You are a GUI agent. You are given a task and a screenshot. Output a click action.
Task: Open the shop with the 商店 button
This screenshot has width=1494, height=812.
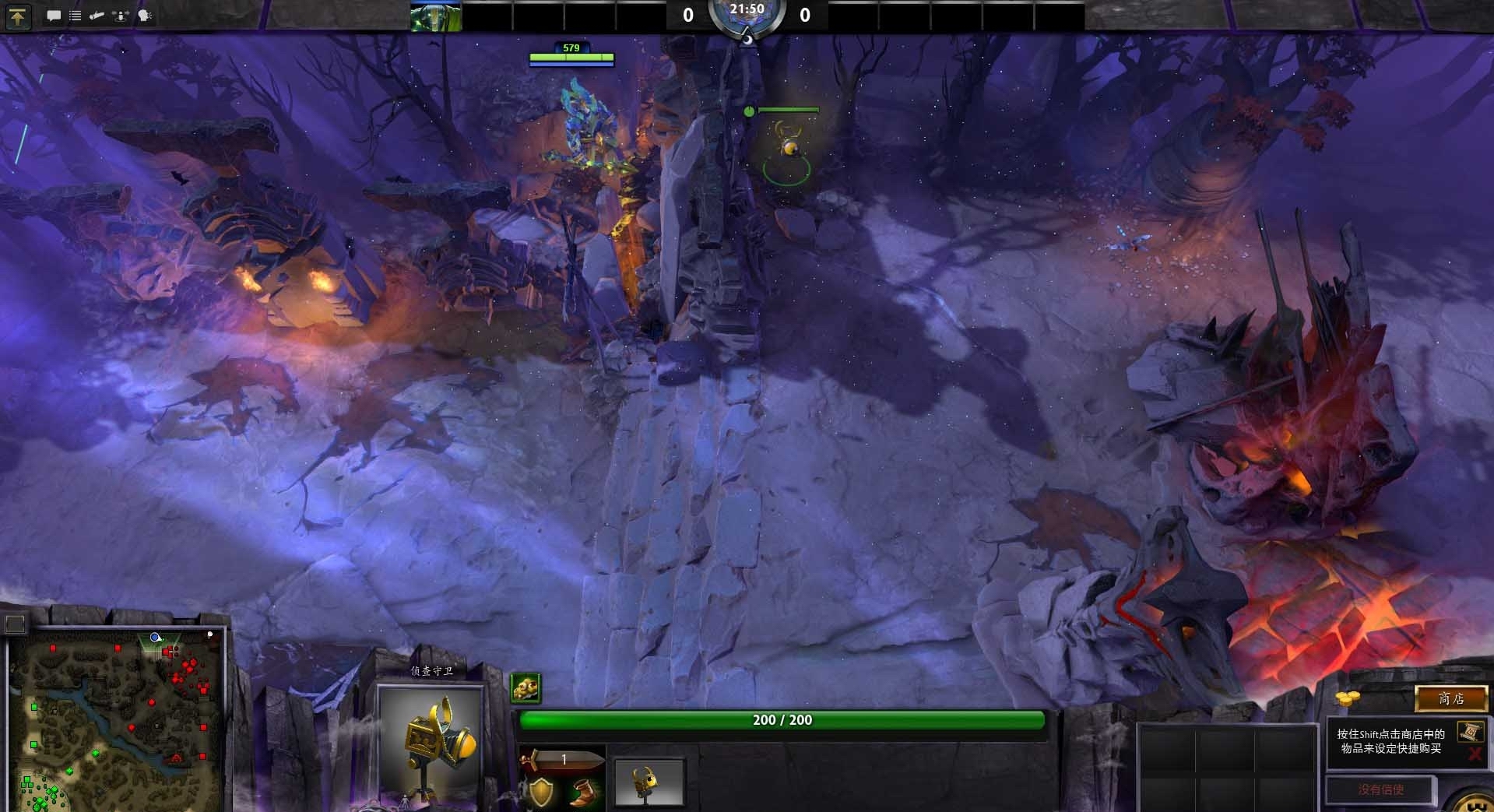(x=1450, y=698)
